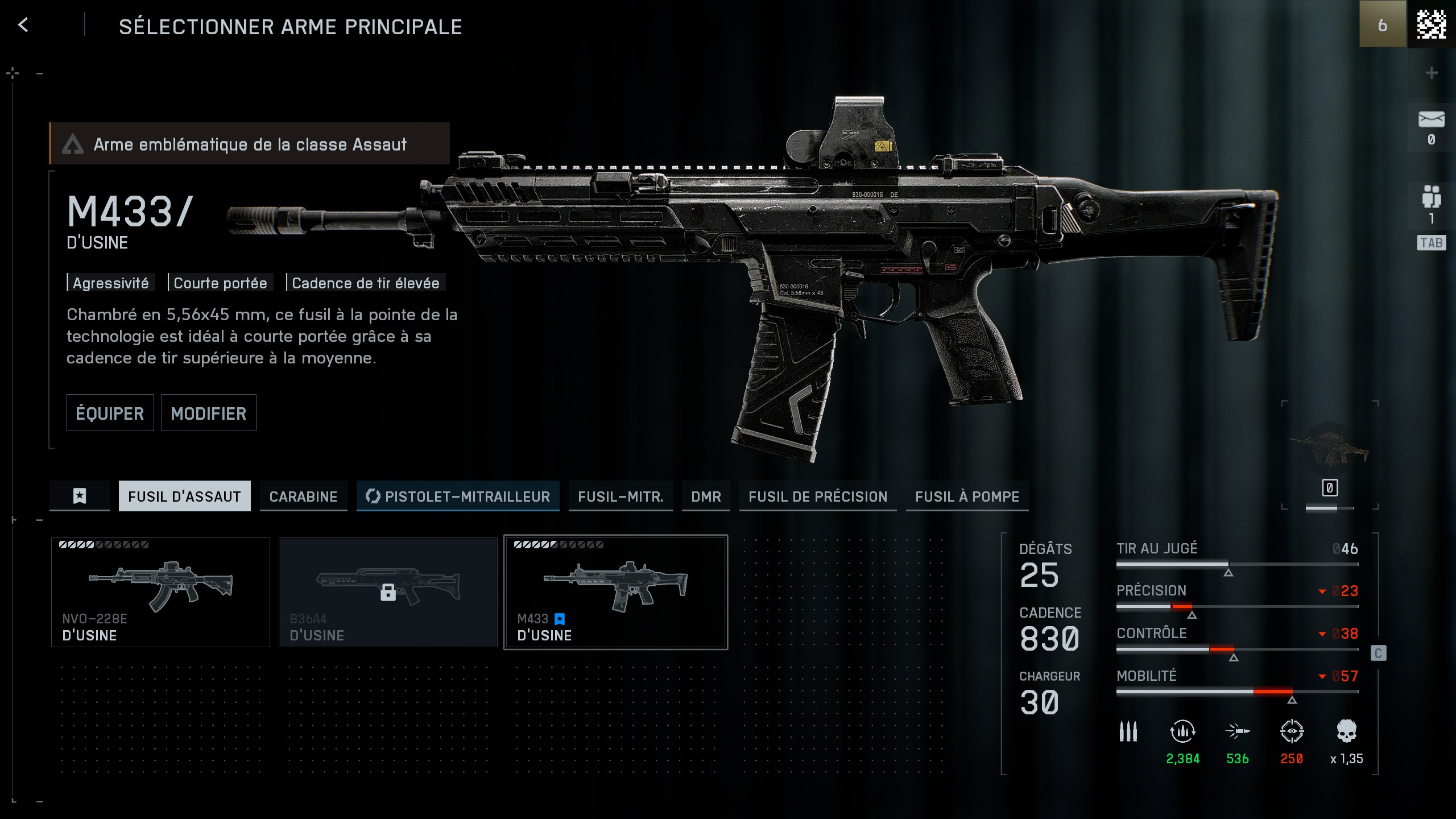
Task: Select the locked B36A4 weapon thumbnail
Action: (x=388, y=591)
